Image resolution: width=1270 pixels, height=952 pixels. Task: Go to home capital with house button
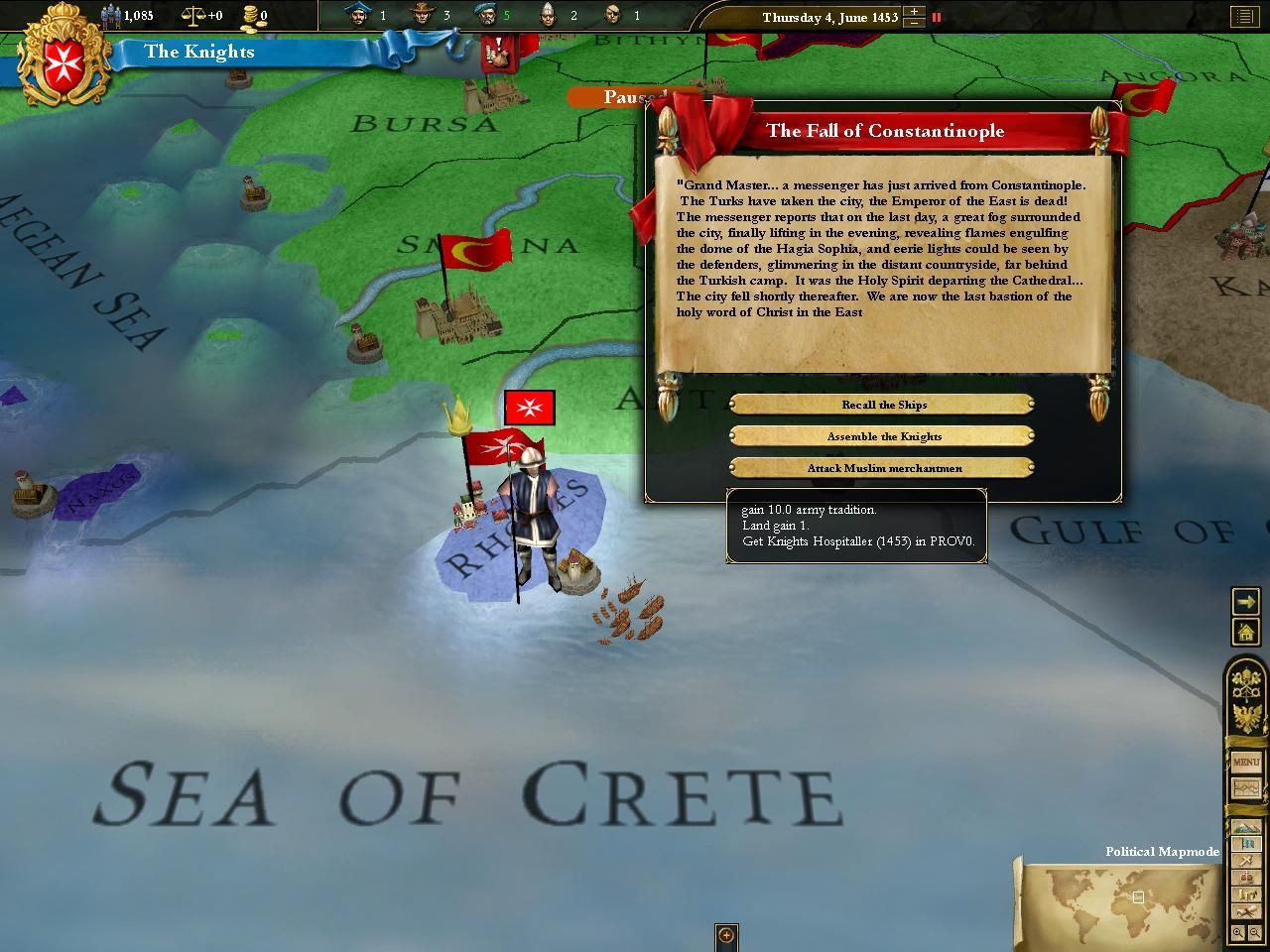coord(1245,631)
